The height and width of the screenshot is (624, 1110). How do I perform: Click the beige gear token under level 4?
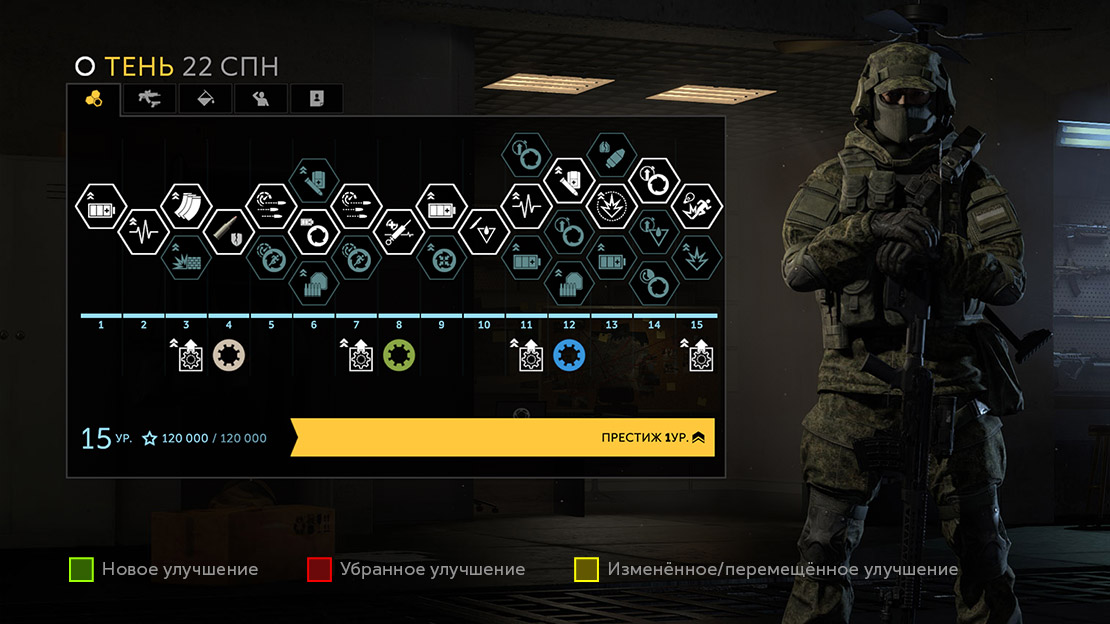228,355
